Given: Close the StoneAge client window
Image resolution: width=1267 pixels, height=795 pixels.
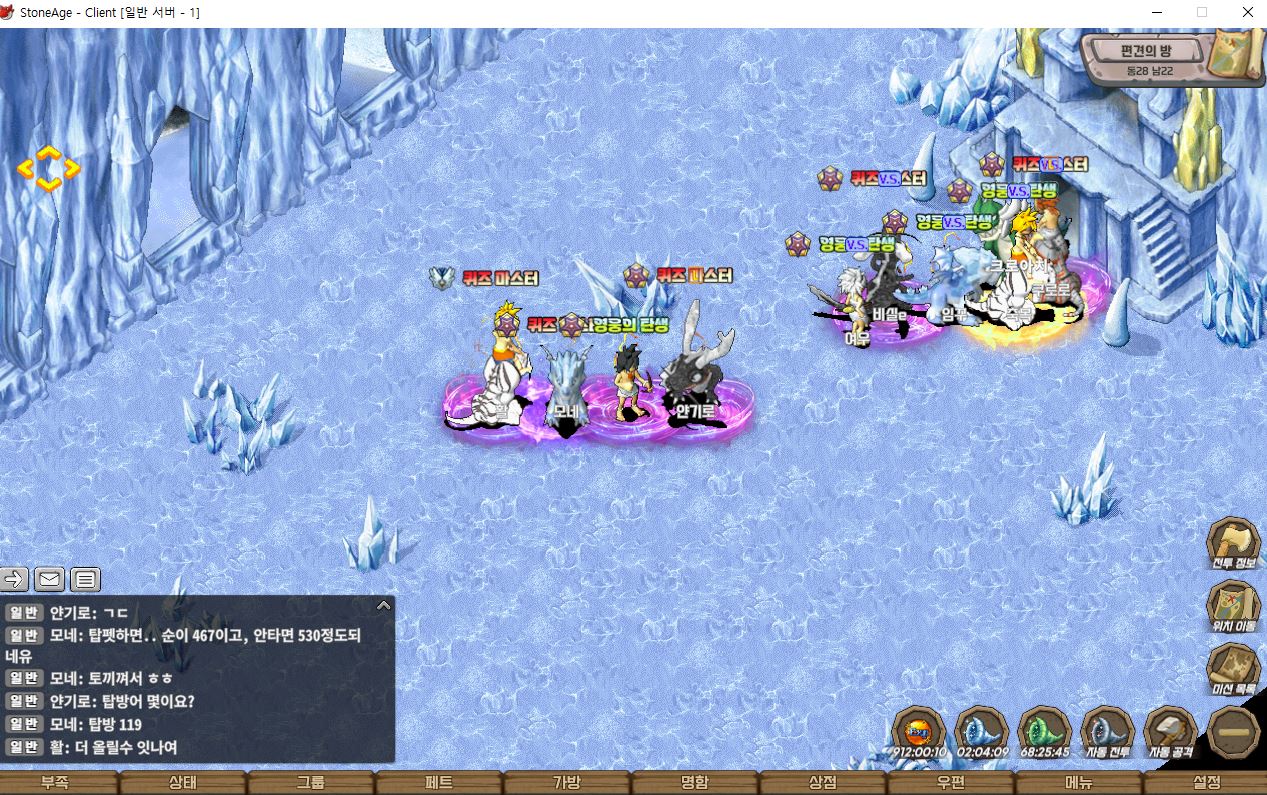Looking at the screenshot, I should tap(1247, 13).
